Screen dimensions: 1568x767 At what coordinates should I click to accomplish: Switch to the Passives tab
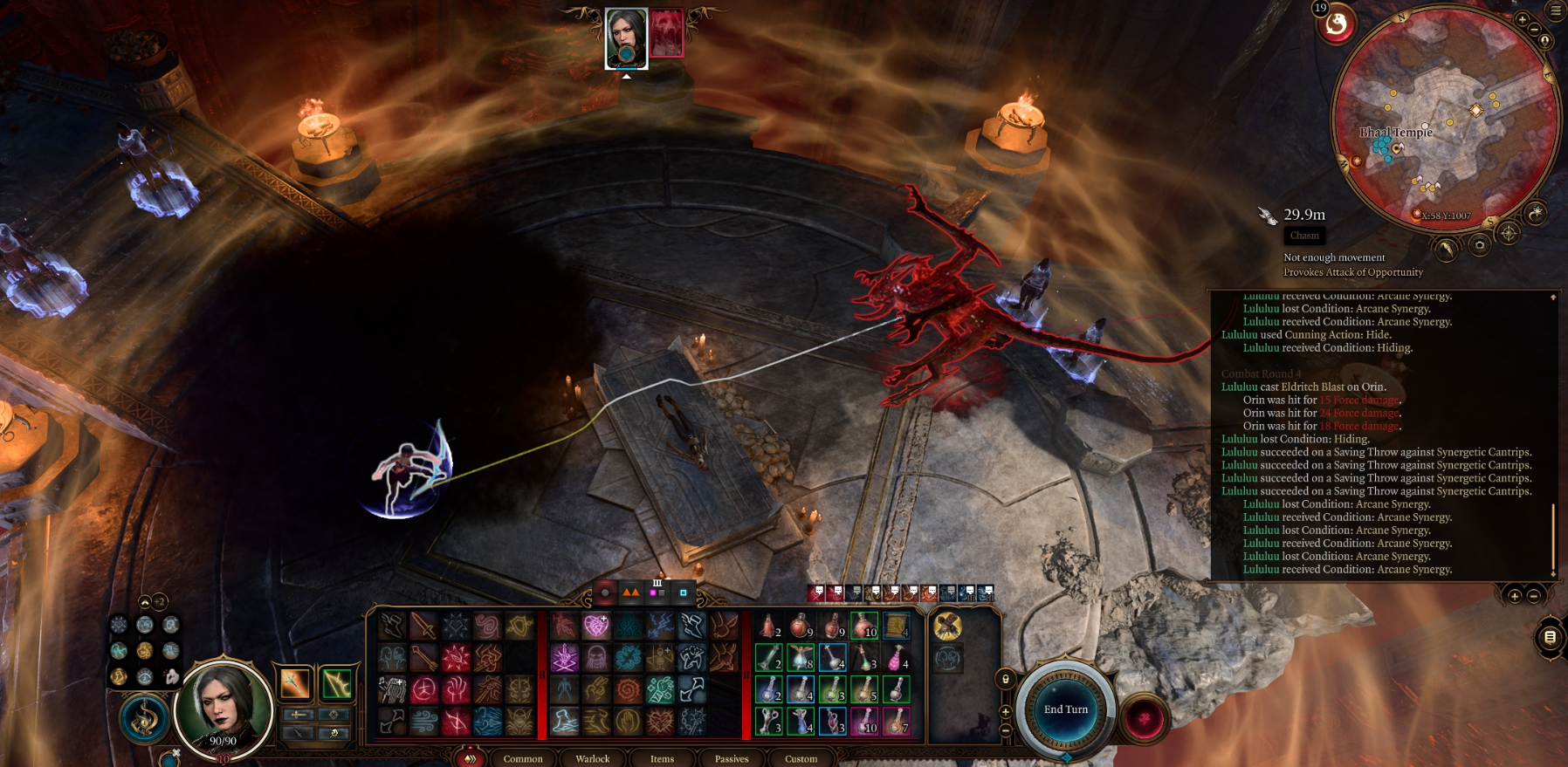(732, 758)
